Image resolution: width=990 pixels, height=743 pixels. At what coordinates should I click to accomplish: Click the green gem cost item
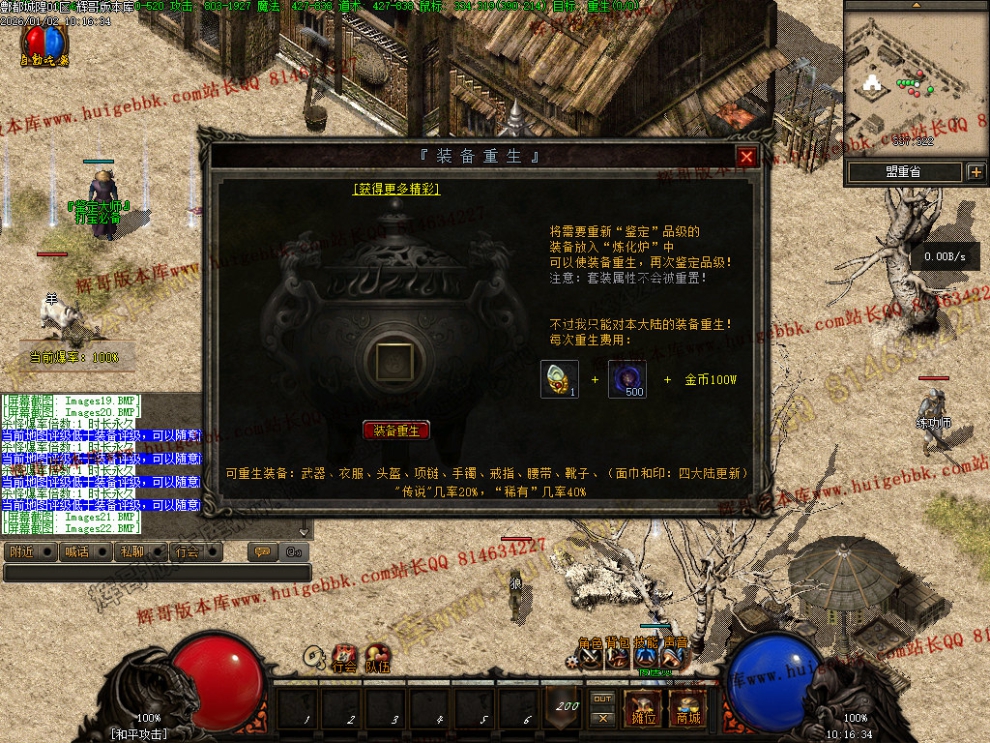click(559, 379)
